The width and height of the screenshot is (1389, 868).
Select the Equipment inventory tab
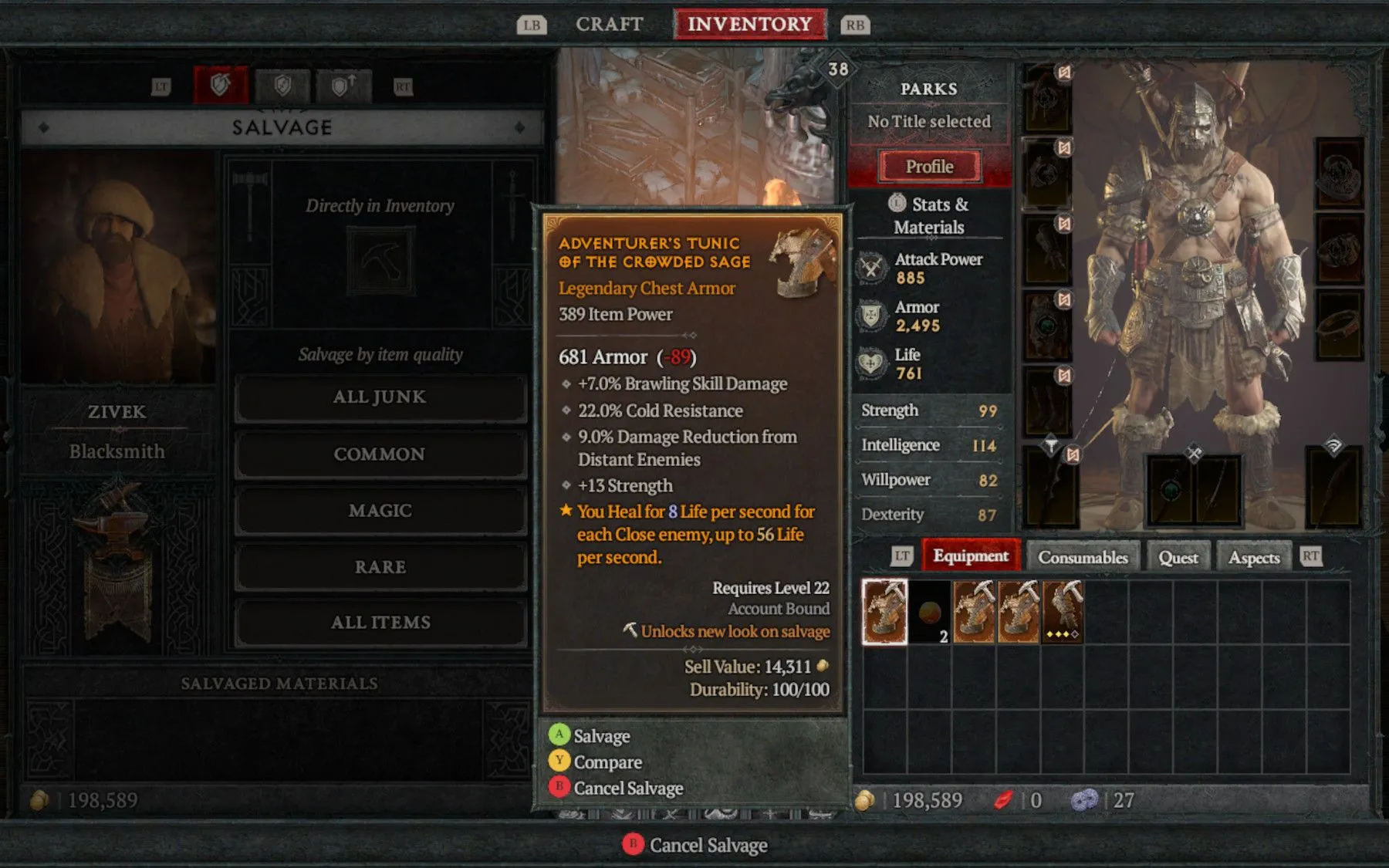click(x=970, y=556)
